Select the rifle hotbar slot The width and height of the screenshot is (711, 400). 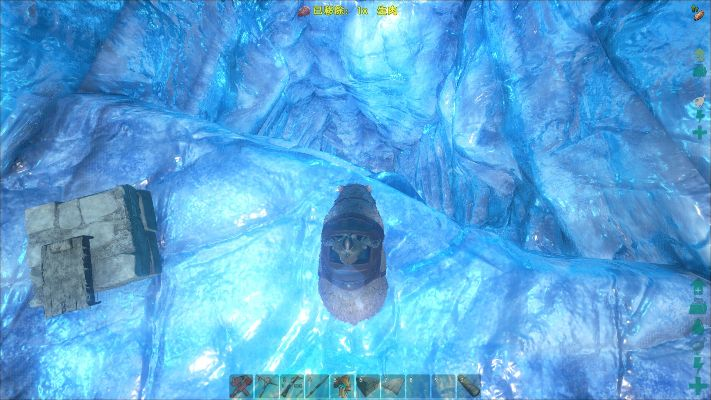[x=291, y=387]
